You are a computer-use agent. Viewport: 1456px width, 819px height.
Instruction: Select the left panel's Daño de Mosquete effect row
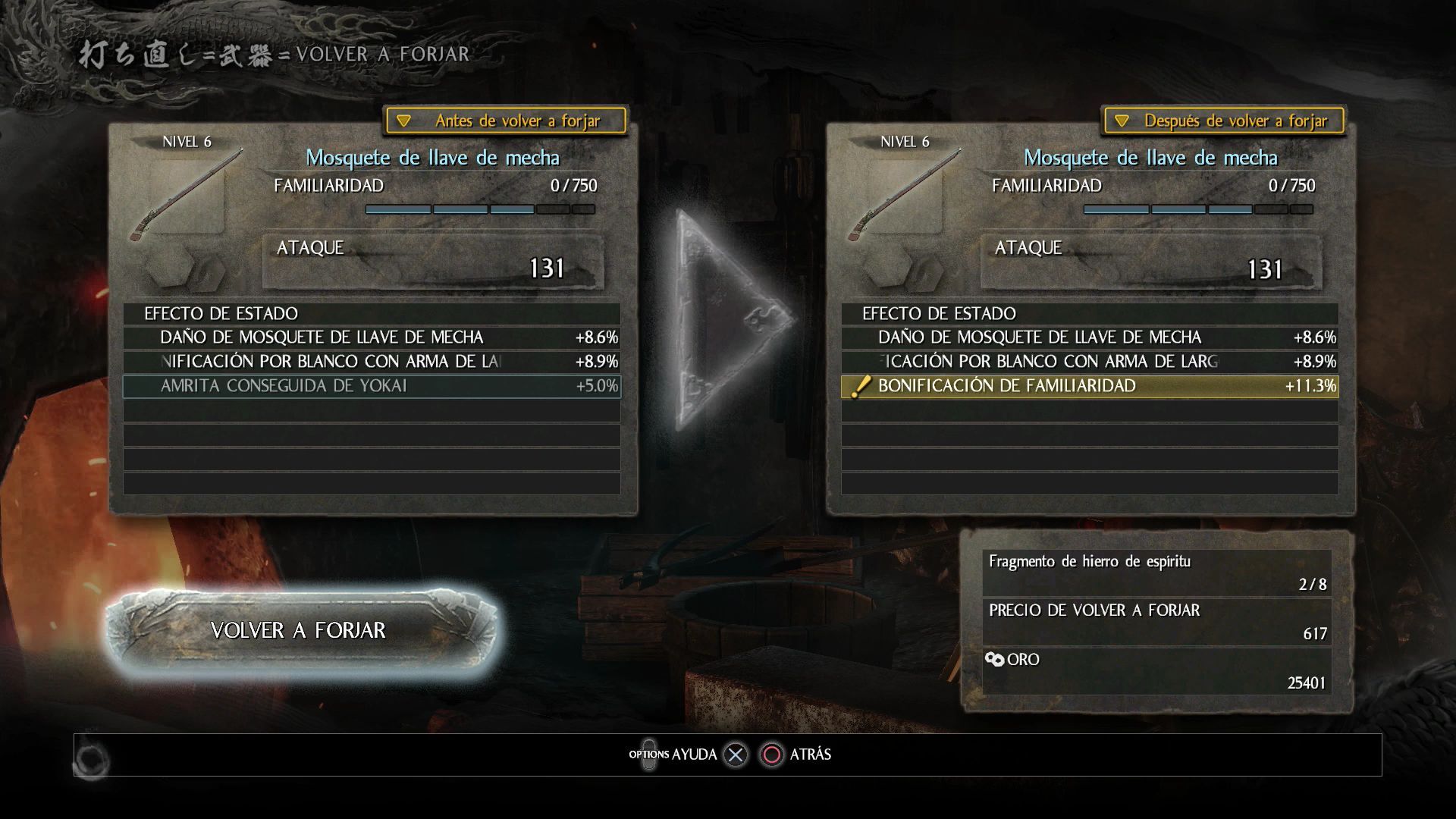point(372,337)
